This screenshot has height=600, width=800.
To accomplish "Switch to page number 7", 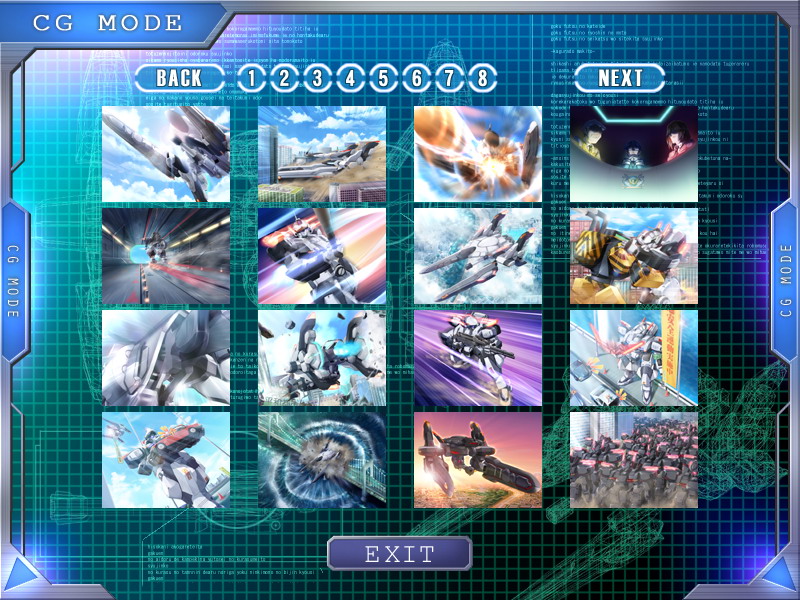I will (x=450, y=77).
